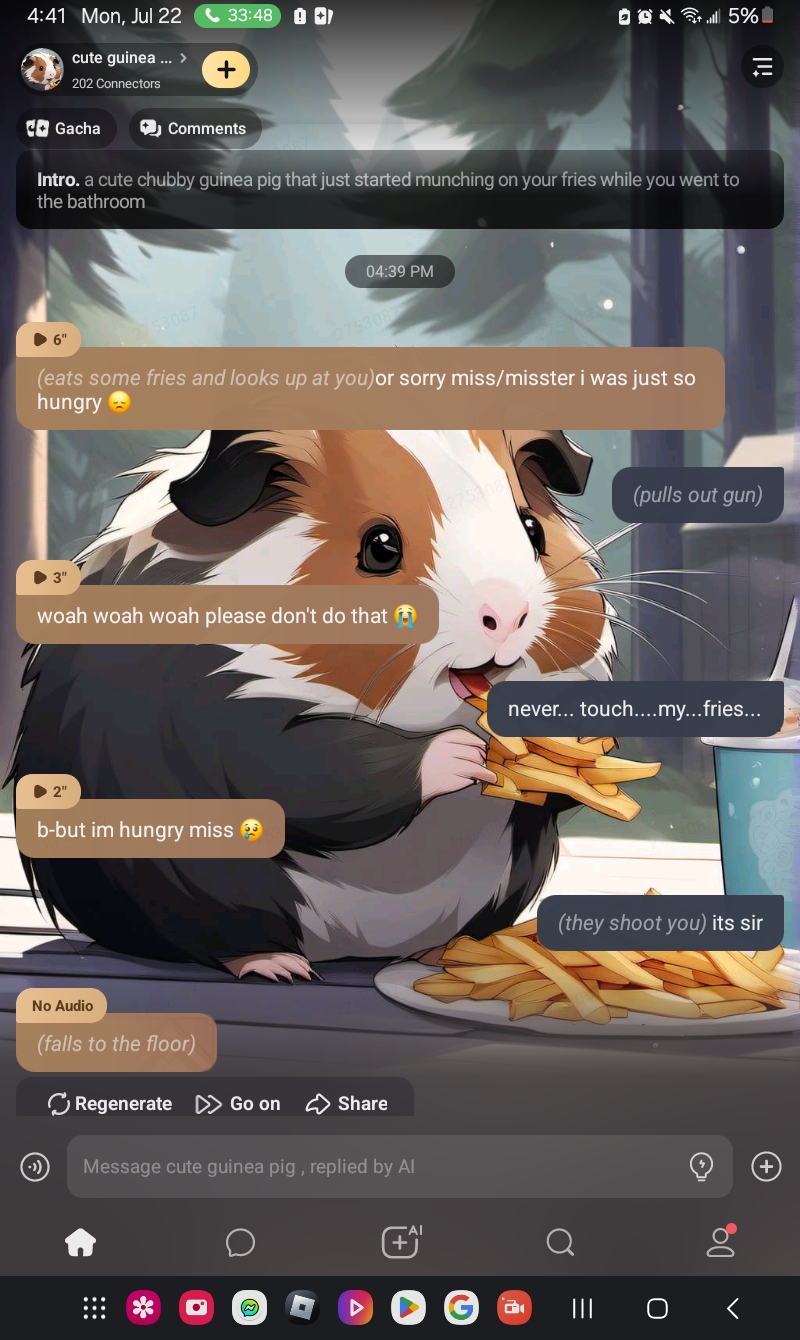
Task: Play the 6-second voice message
Action: tap(49, 339)
